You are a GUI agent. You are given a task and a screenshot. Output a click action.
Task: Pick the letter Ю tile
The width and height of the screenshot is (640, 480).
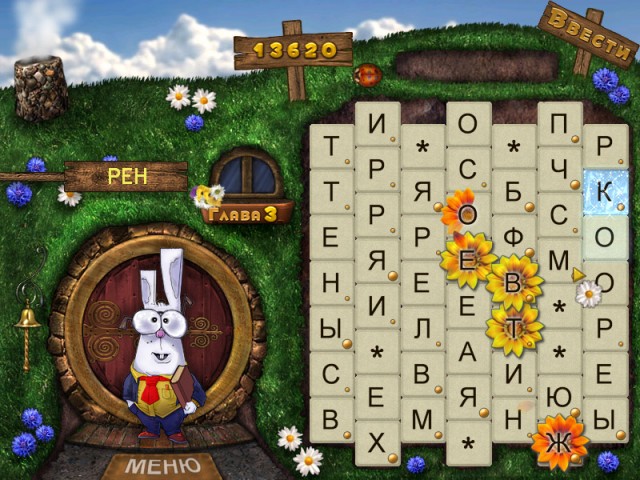(x=559, y=397)
